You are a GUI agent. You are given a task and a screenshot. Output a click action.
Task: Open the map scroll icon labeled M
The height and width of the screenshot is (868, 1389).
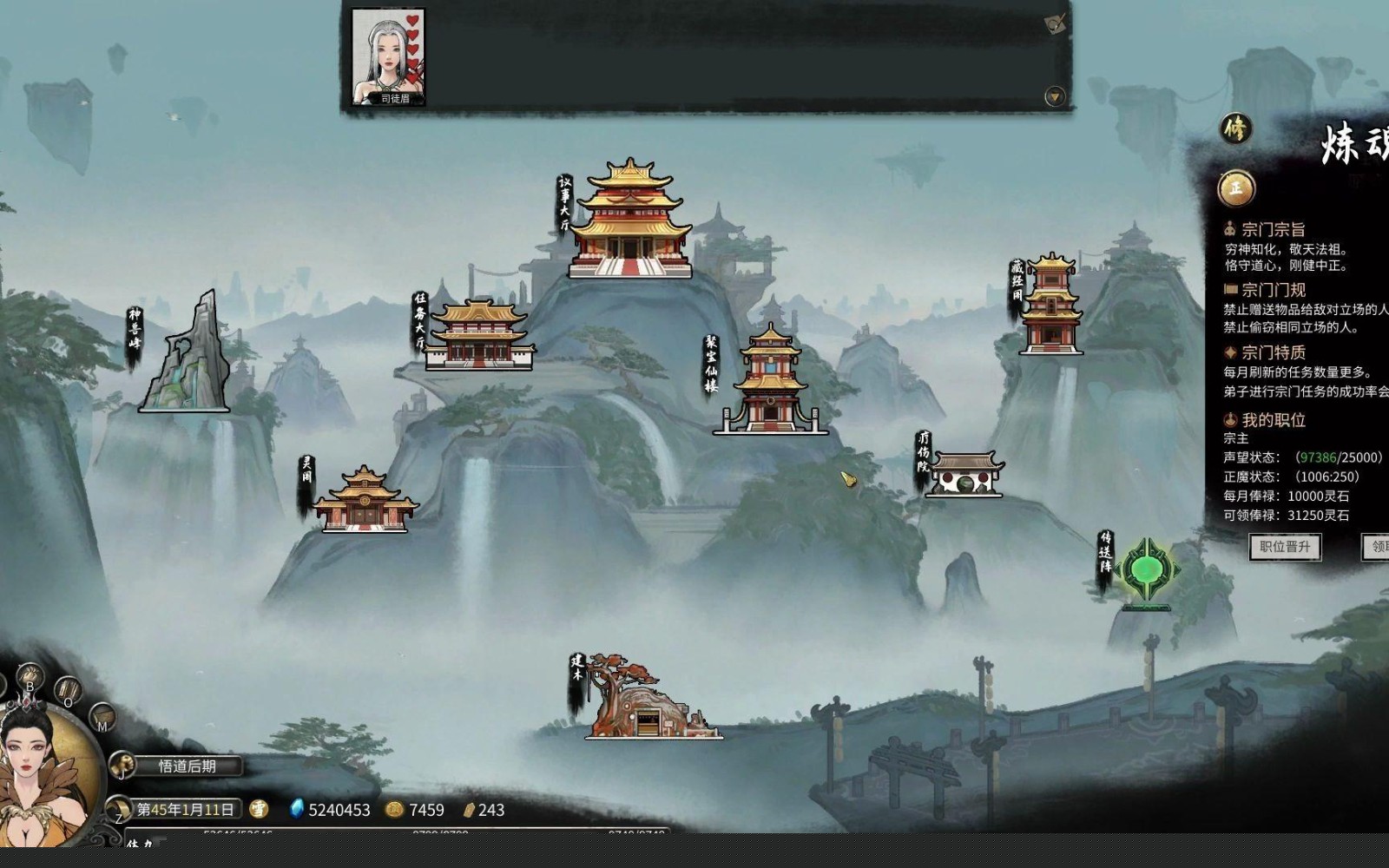pos(102,717)
